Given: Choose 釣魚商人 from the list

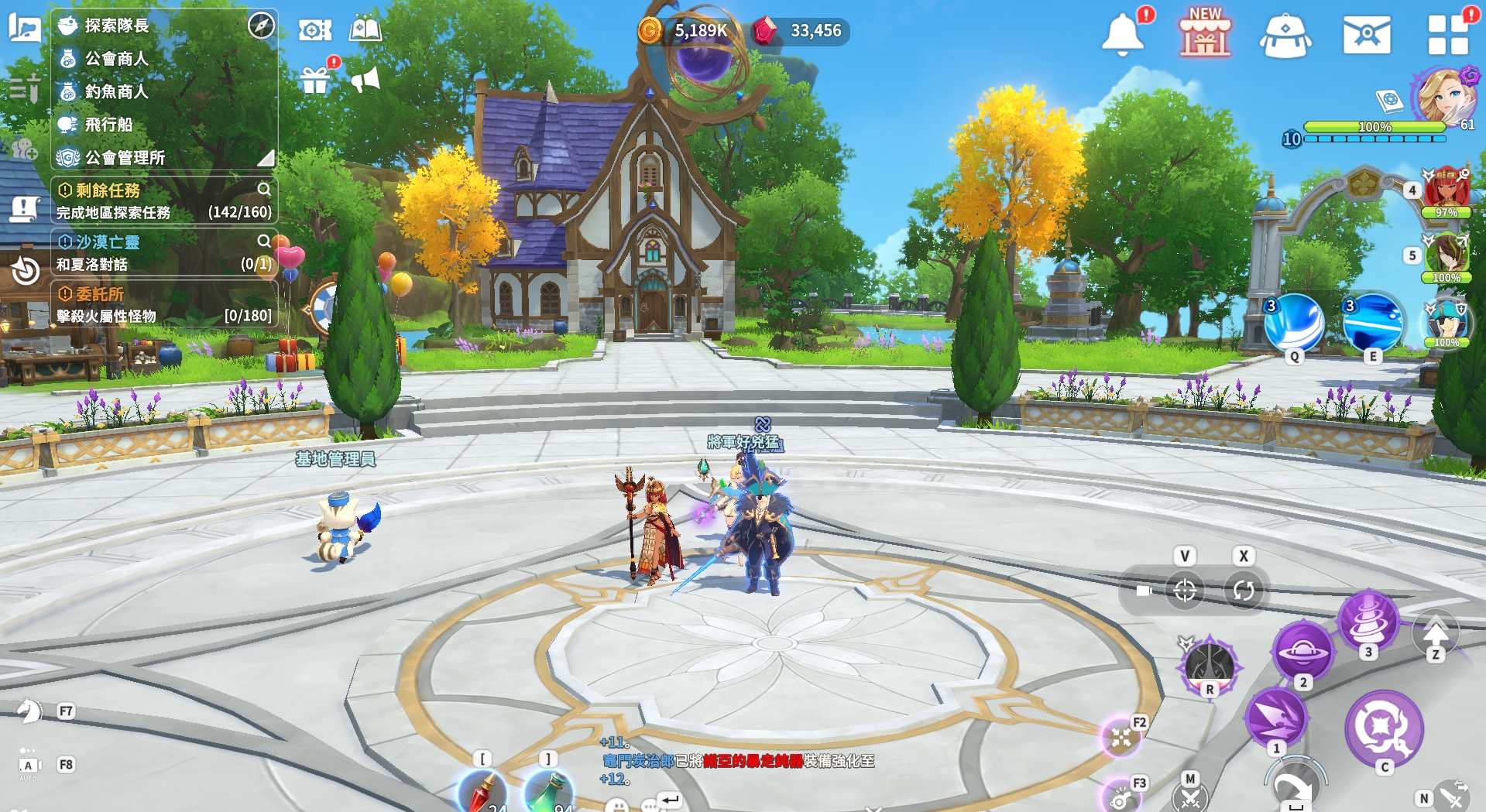Looking at the screenshot, I should tap(116, 91).
